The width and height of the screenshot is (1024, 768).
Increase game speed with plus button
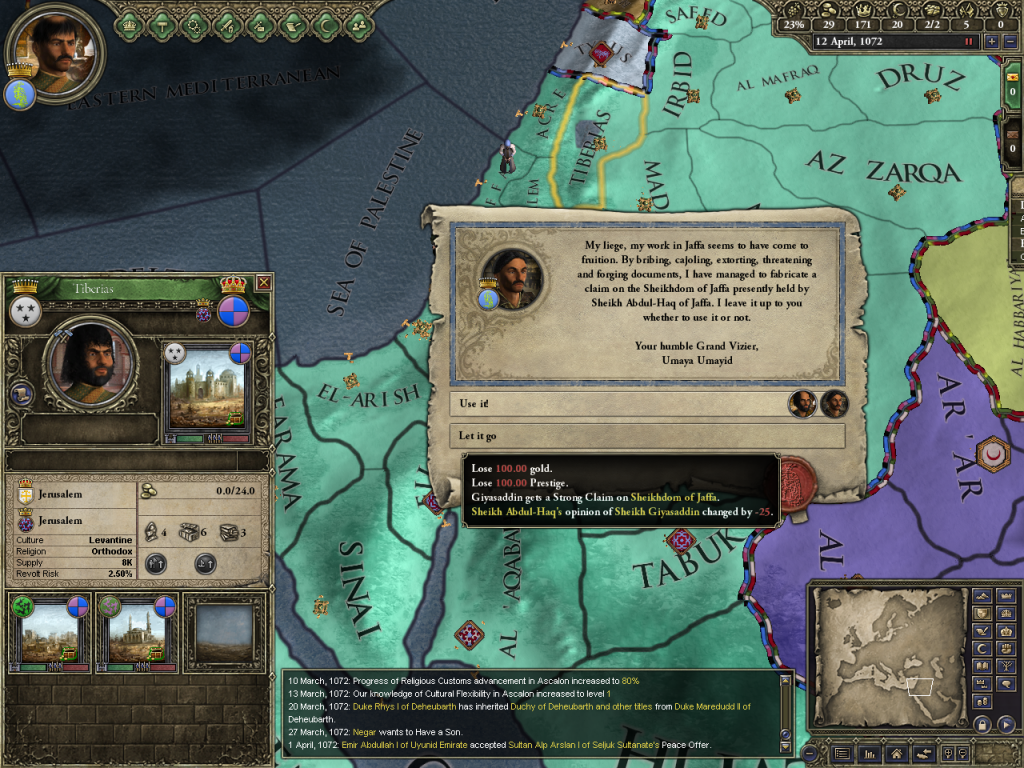991,42
